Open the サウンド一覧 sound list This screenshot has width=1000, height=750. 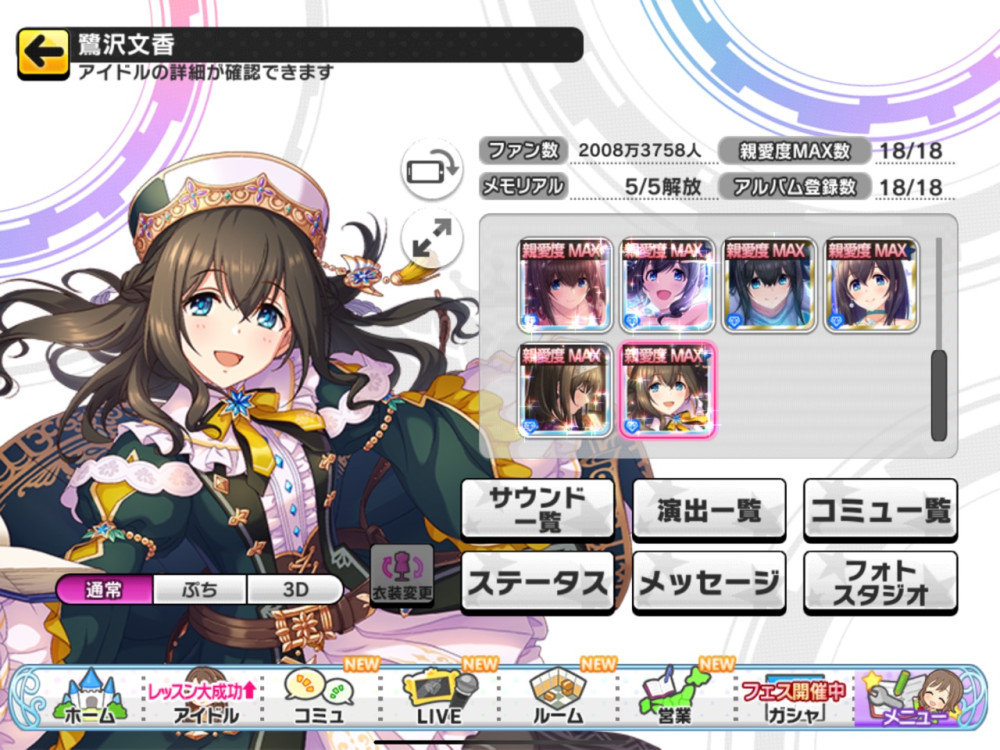point(537,509)
